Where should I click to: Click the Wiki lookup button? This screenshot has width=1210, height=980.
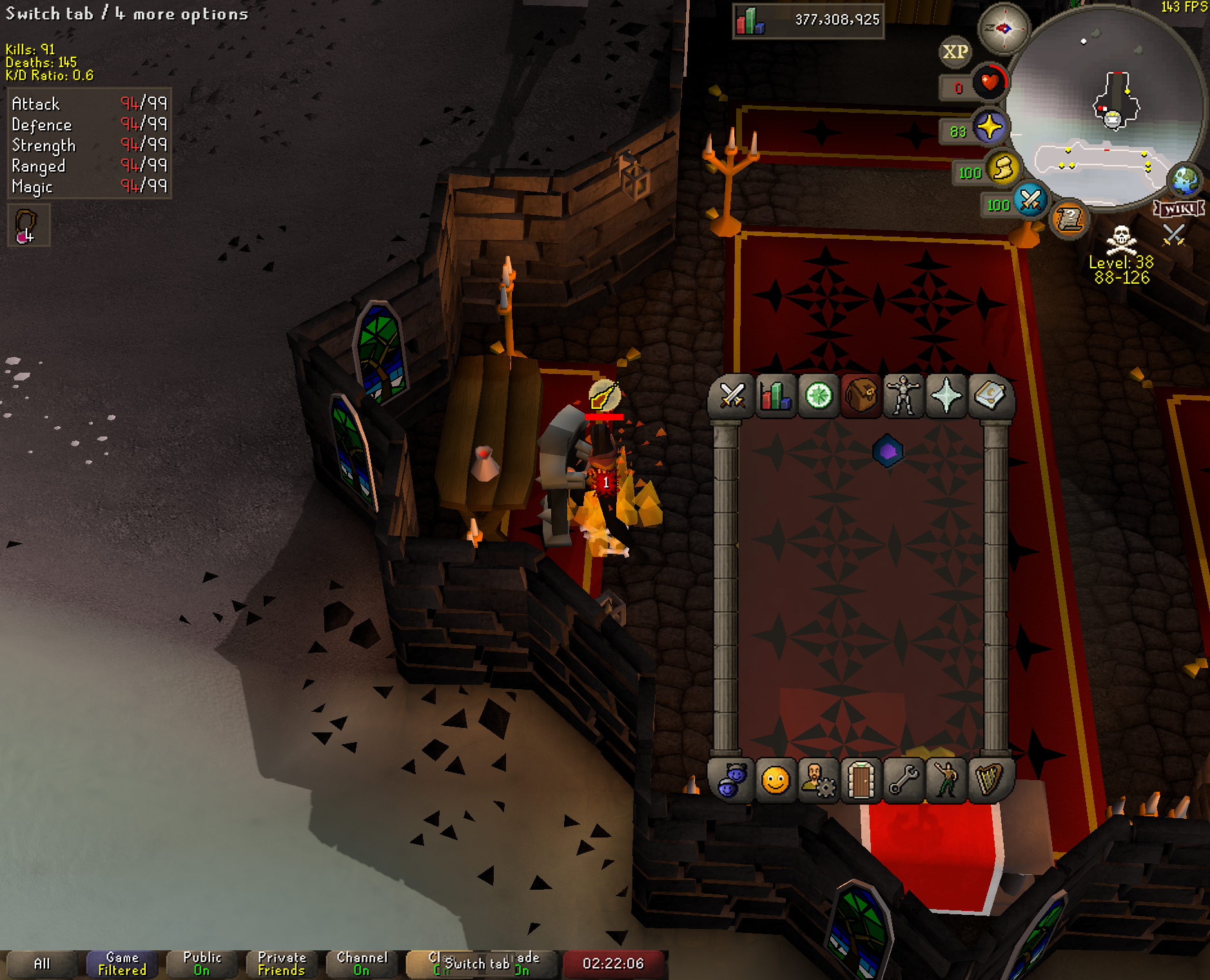[x=1178, y=208]
